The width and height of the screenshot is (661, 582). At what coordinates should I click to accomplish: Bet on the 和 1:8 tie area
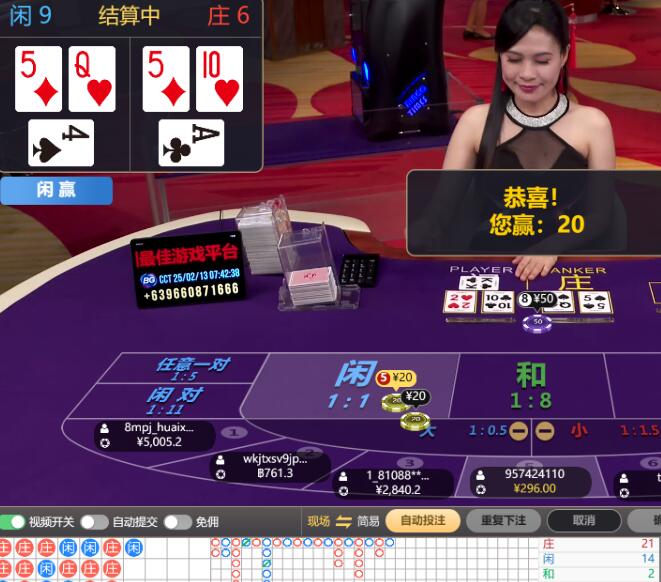[529, 385]
